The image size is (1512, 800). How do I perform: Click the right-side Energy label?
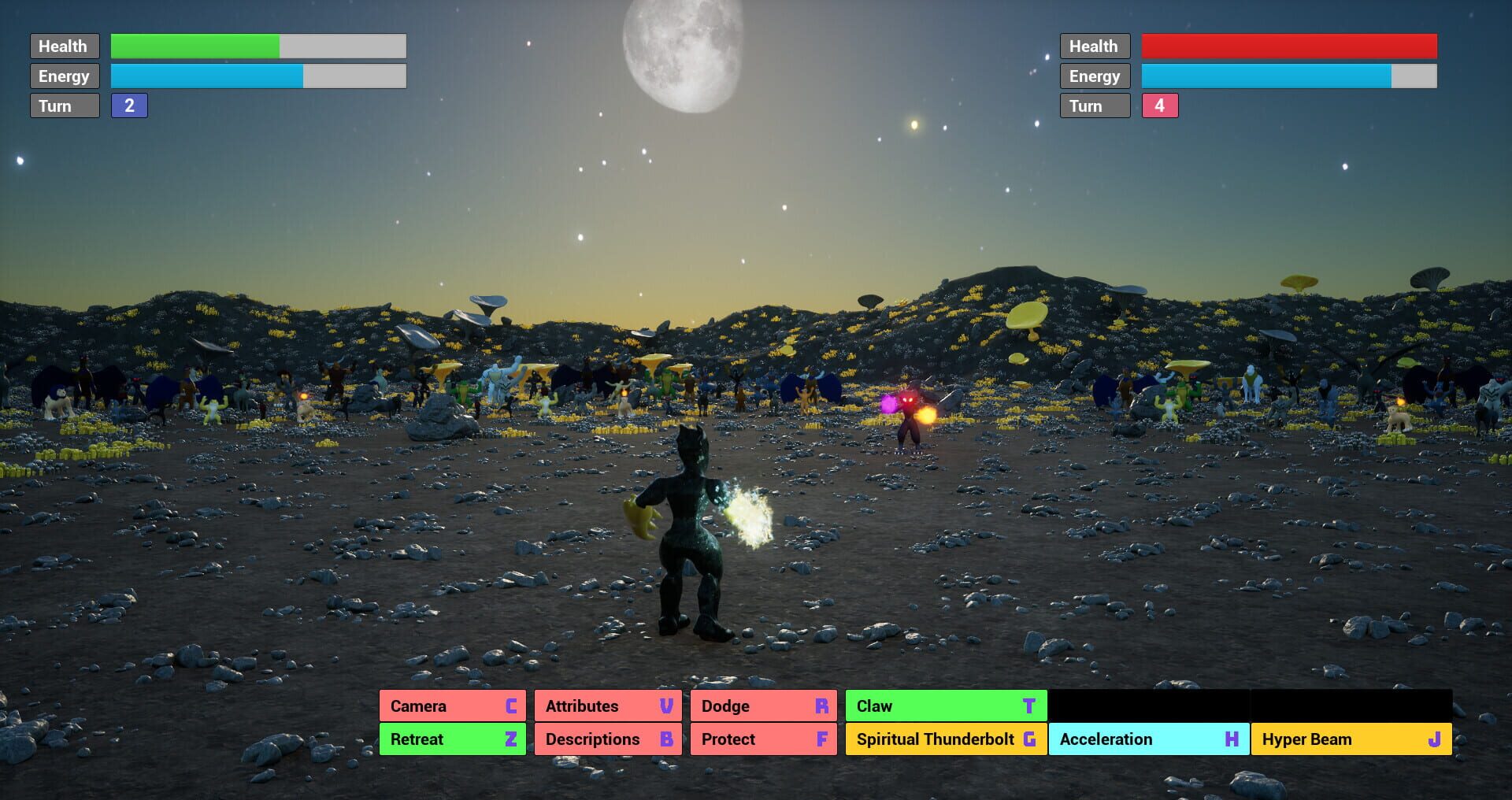click(x=1095, y=76)
